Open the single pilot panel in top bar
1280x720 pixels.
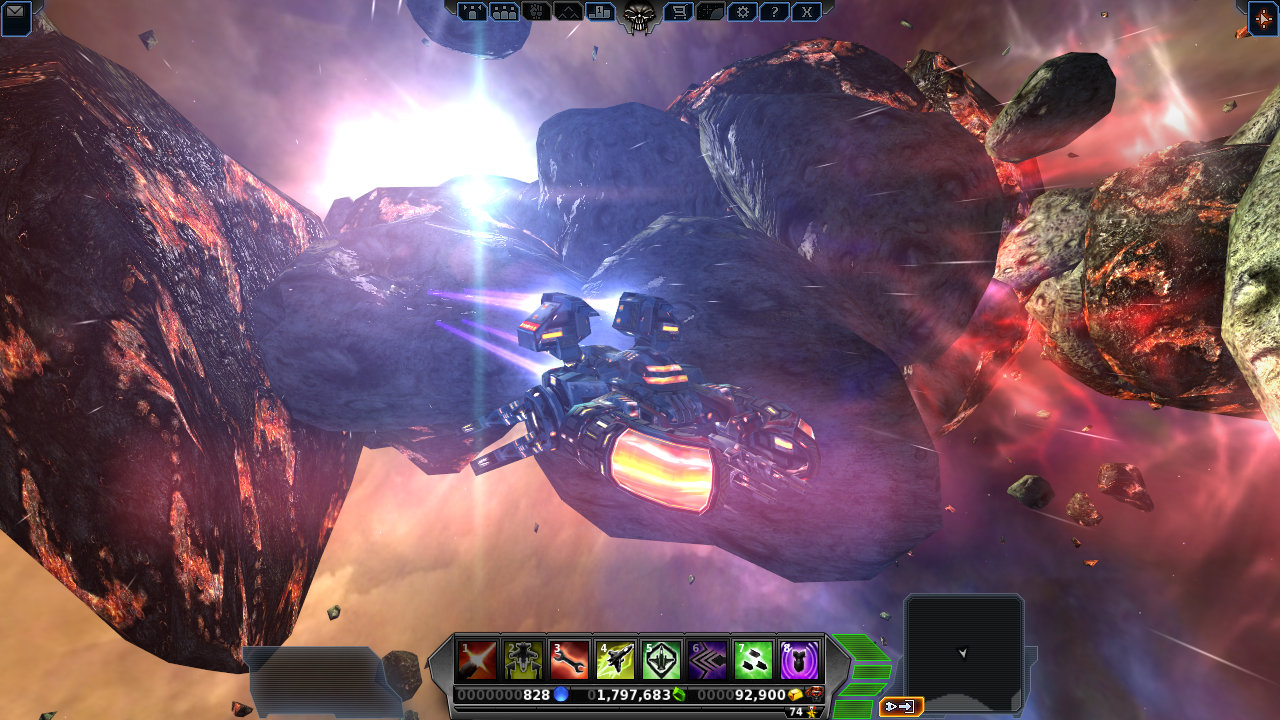coord(472,12)
